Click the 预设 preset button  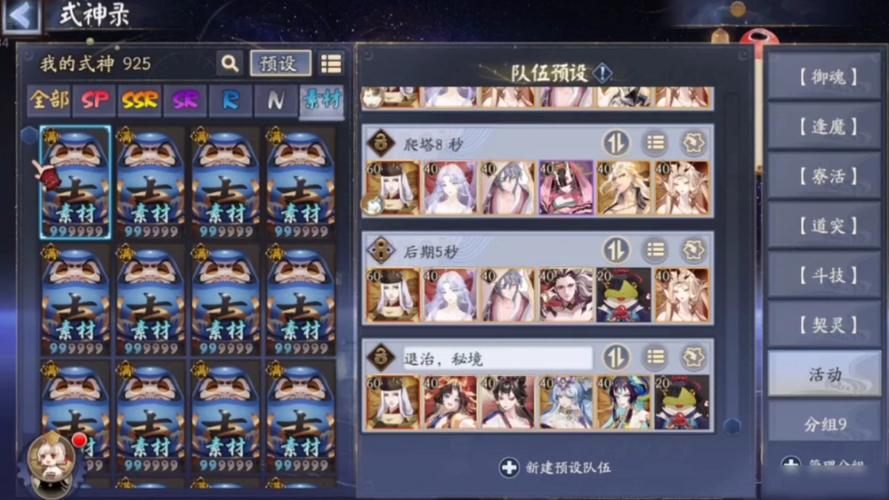[x=280, y=64]
